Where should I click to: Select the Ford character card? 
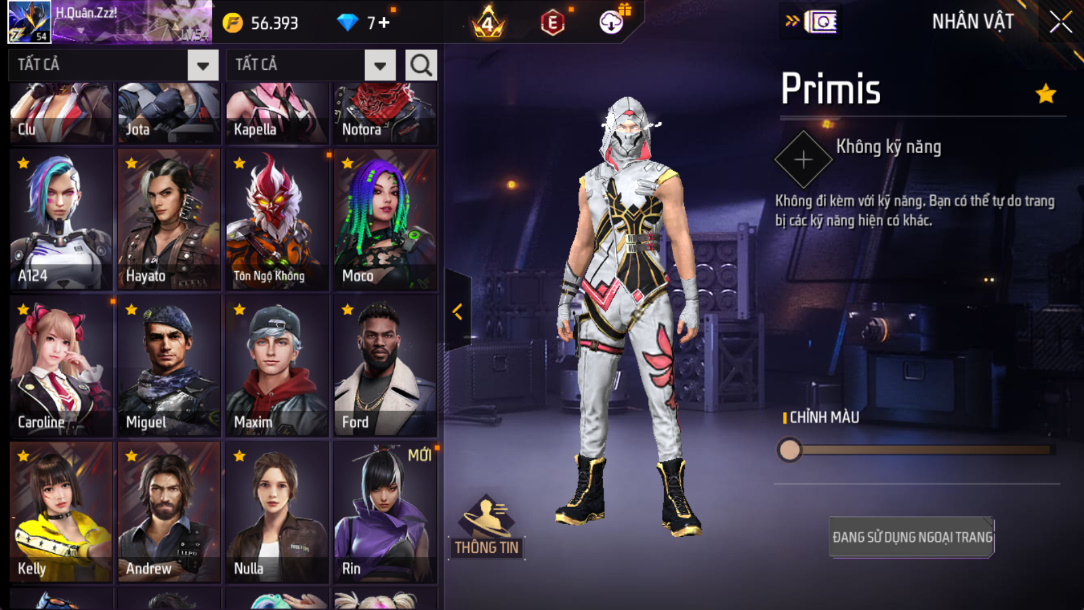click(x=385, y=366)
